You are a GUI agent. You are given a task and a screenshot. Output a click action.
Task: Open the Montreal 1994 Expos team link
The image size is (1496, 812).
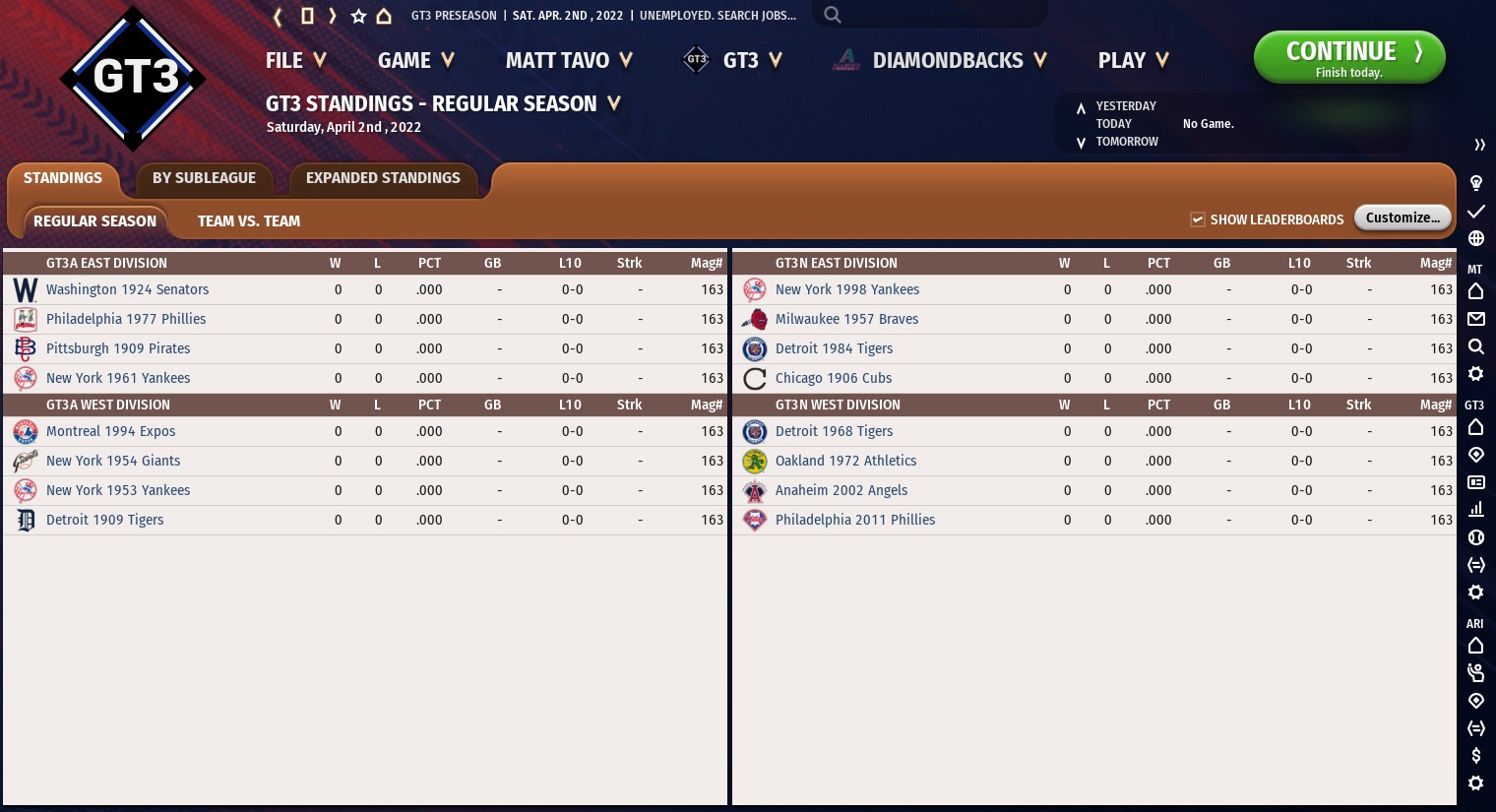pos(110,432)
